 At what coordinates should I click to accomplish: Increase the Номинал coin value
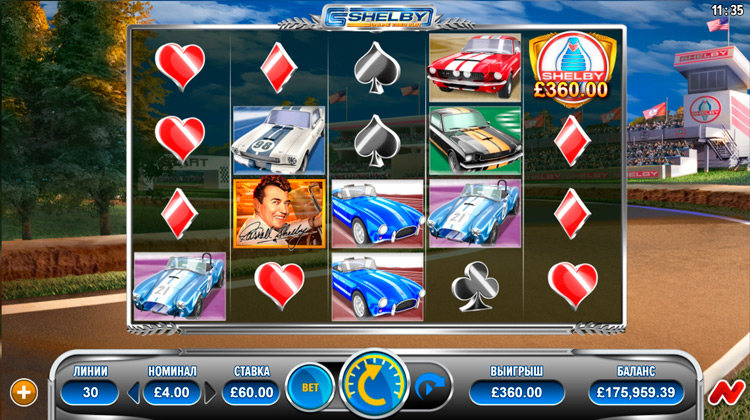coord(210,392)
